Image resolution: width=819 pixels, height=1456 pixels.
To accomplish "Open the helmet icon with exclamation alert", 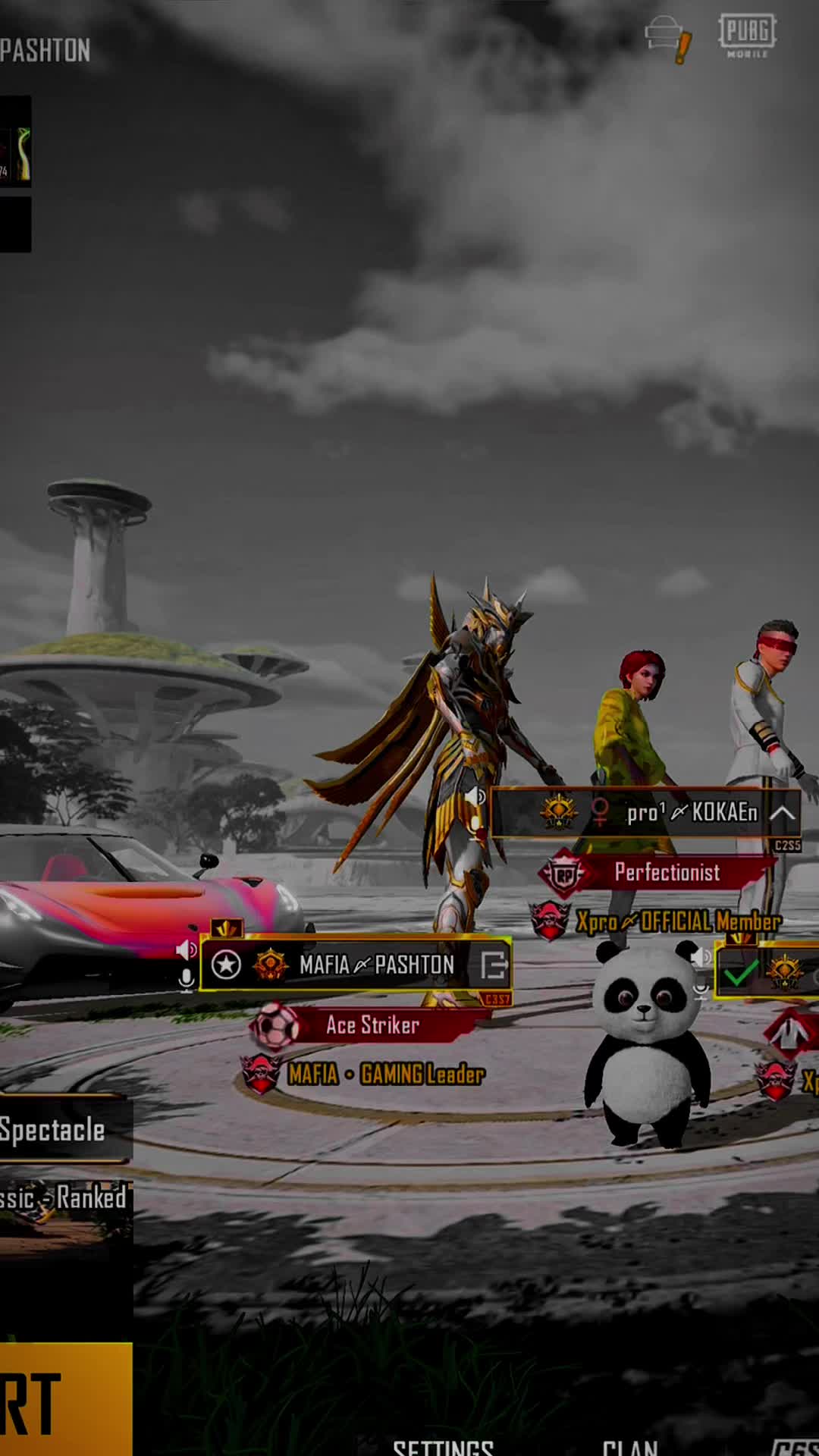I will click(667, 38).
